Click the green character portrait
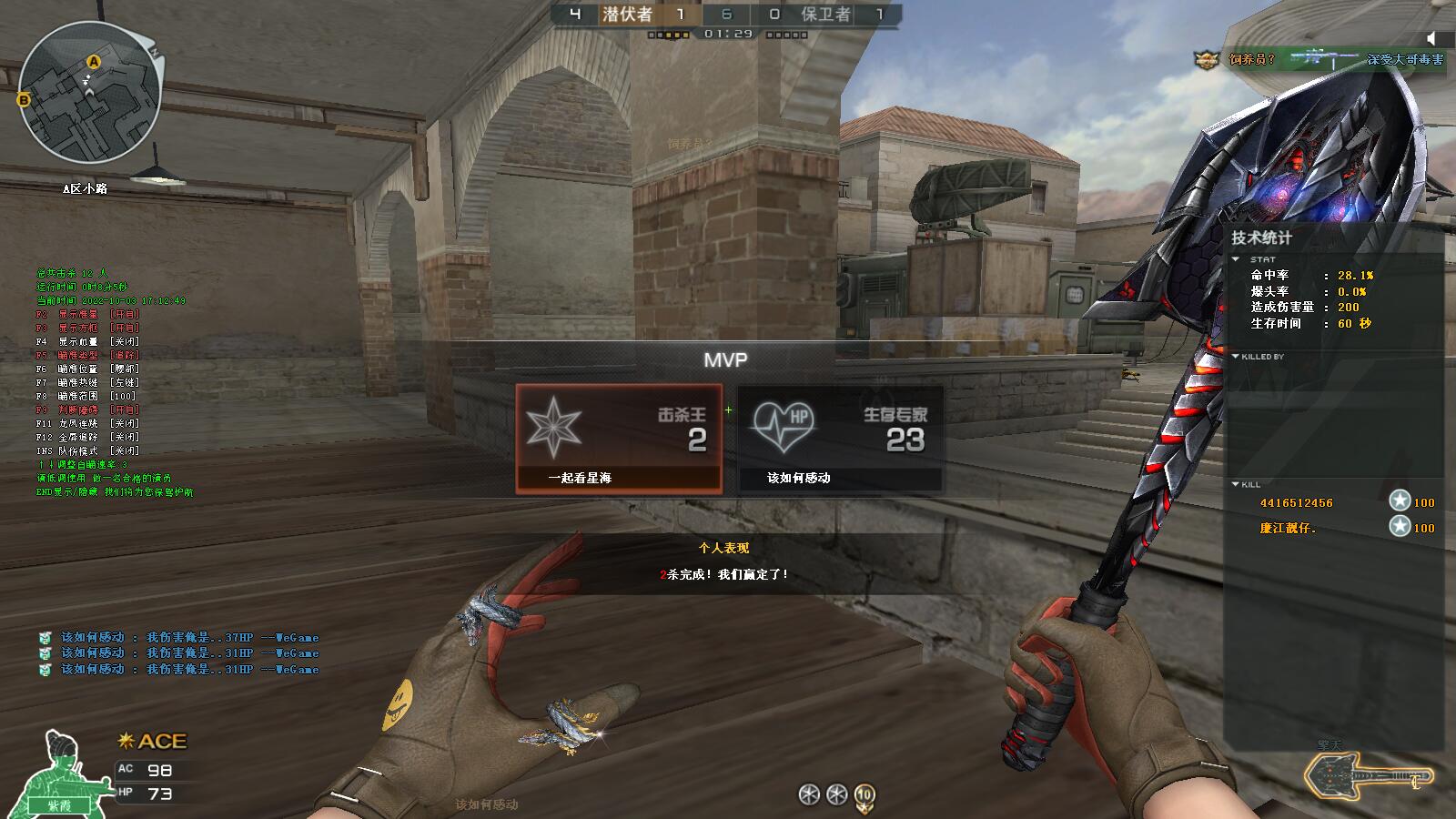The image size is (1456, 819). (63, 773)
